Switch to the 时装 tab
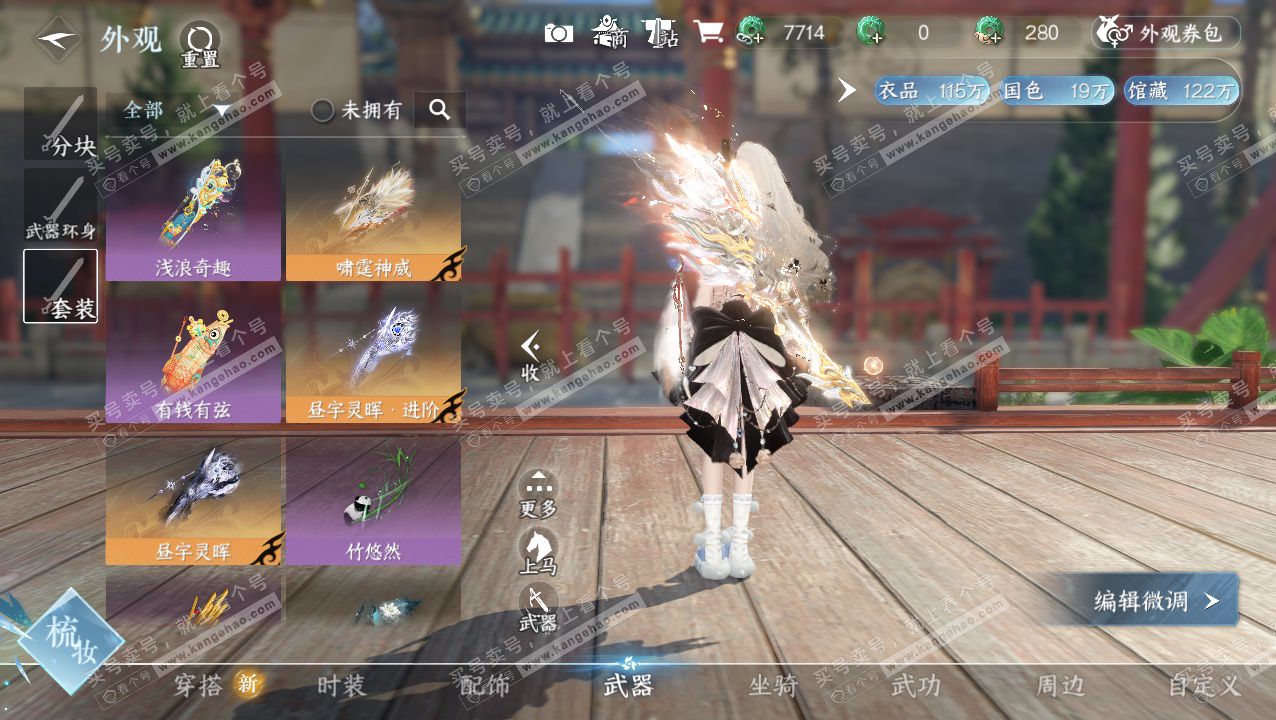This screenshot has width=1276, height=720. click(342, 686)
